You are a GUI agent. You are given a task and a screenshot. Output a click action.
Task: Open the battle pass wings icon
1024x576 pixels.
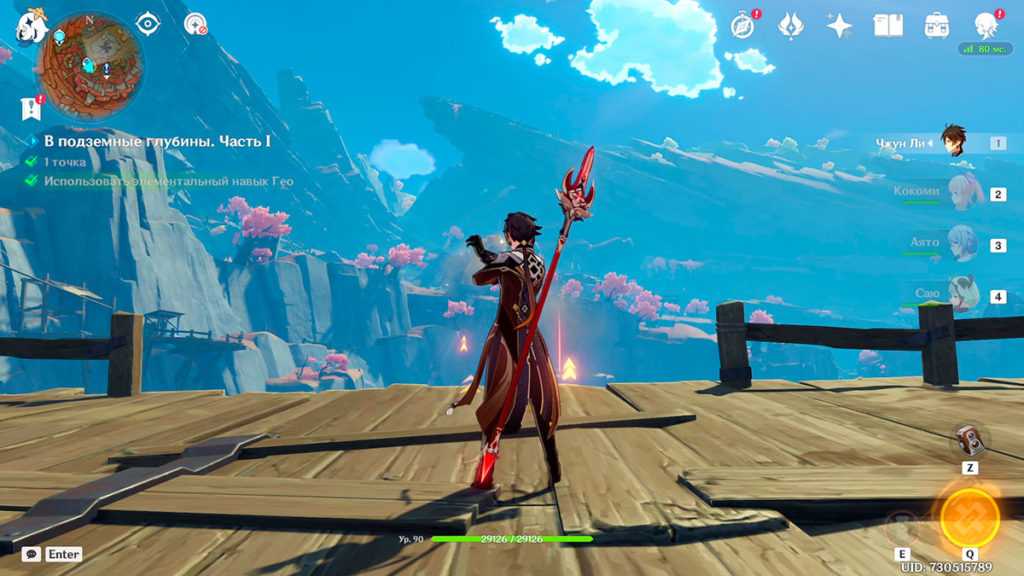pyautogui.click(x=791, y=25)
